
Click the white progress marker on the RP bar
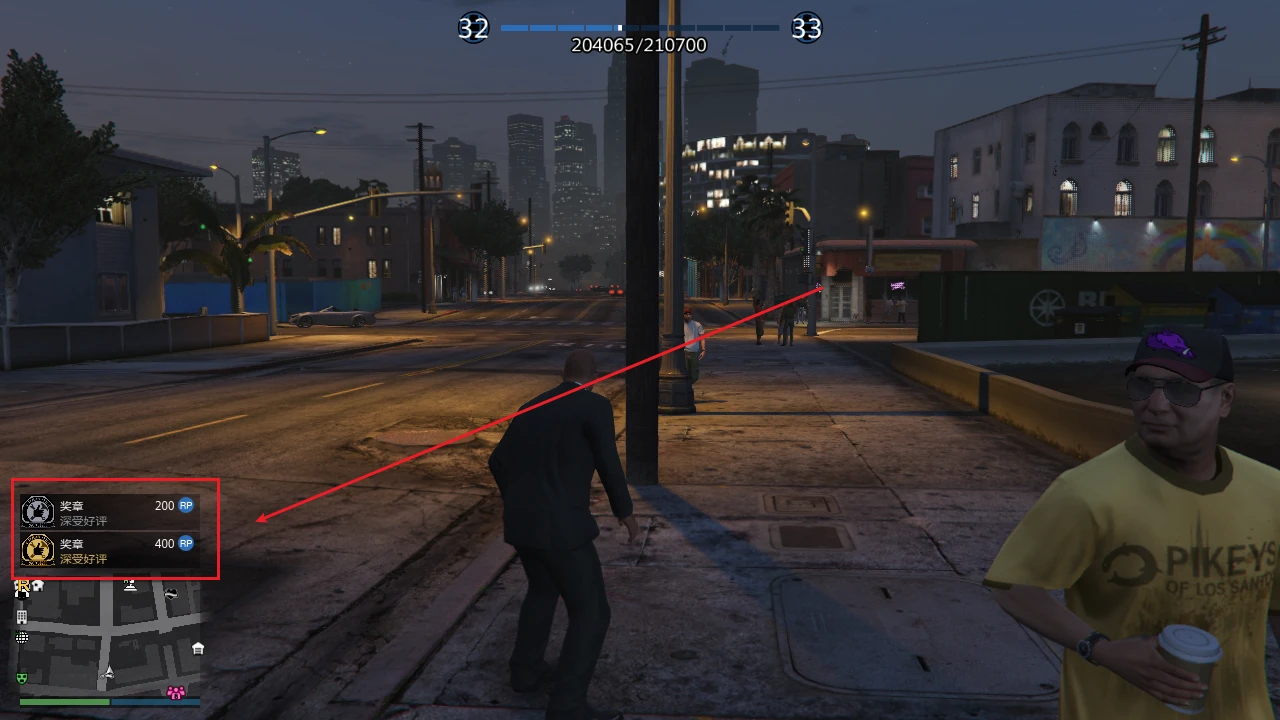619,29
